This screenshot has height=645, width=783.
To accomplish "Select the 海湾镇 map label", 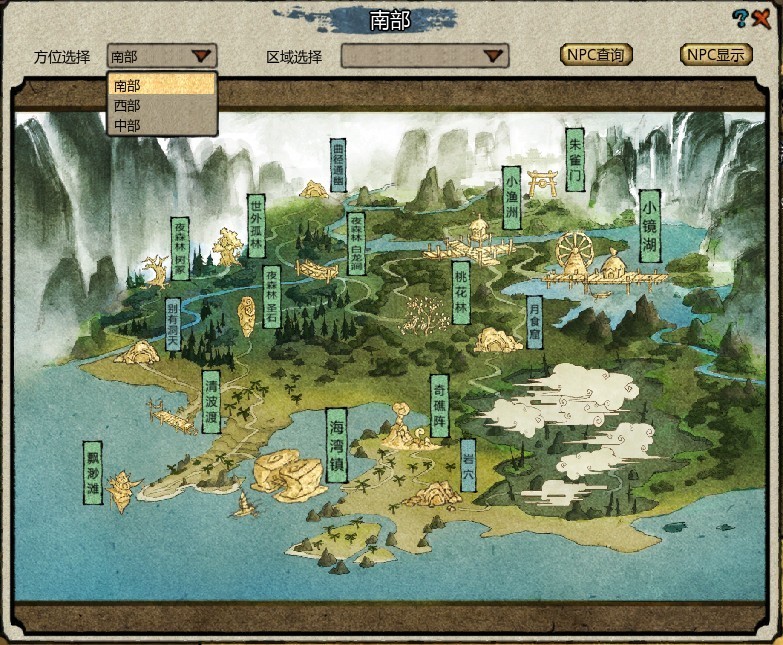I will click(337, 445).
